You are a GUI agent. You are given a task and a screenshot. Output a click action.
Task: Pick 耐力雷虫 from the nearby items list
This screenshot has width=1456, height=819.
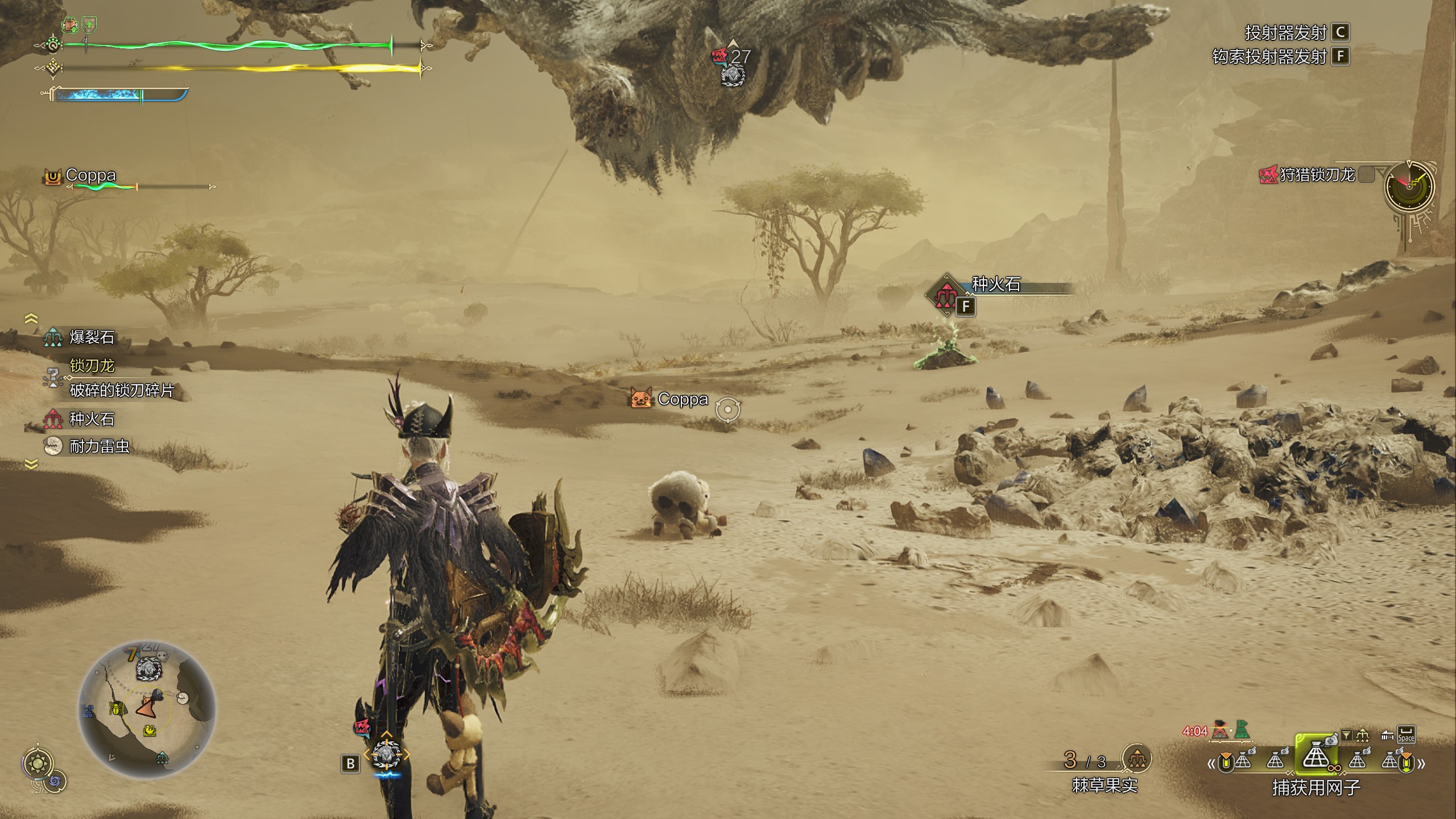pyautogui.click(x=99, y=446)
